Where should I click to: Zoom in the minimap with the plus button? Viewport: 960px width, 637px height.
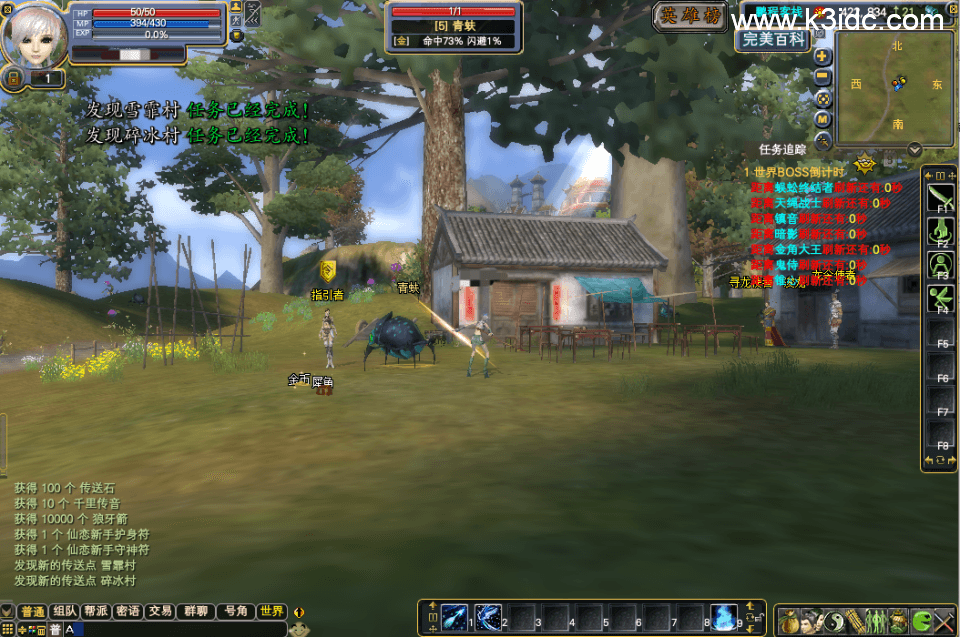point(823,57)
